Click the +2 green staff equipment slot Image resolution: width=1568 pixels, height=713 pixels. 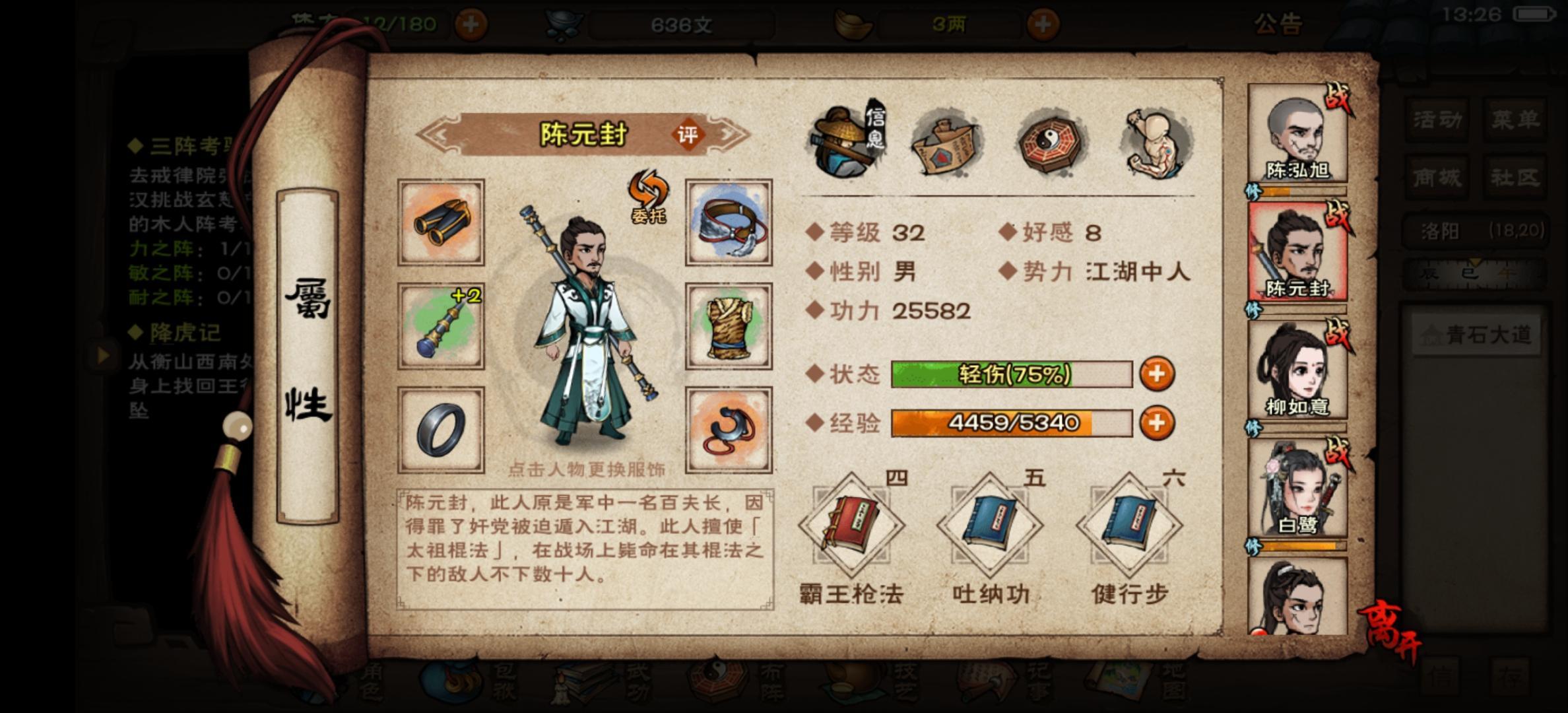440,326
